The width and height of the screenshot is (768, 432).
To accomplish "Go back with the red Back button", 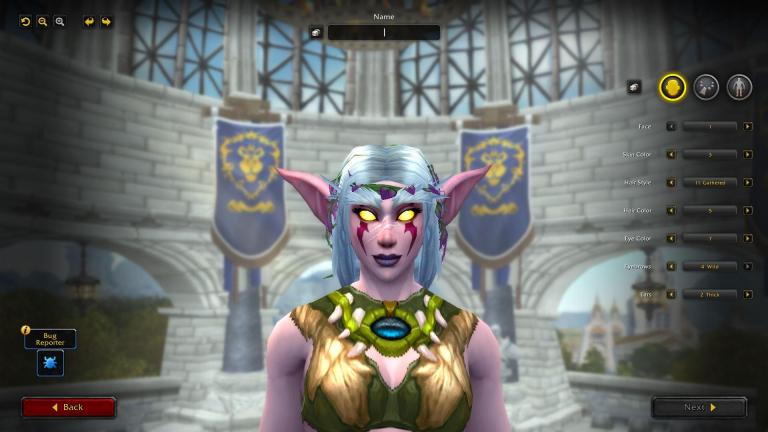I will pos(68,407).
